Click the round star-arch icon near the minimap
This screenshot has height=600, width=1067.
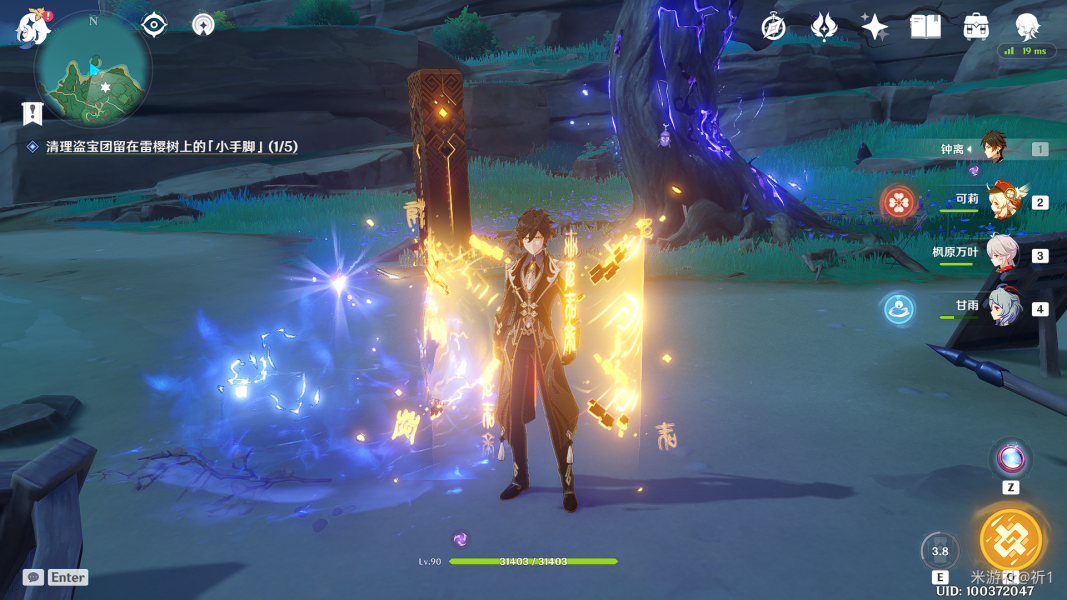click(203, 25)
